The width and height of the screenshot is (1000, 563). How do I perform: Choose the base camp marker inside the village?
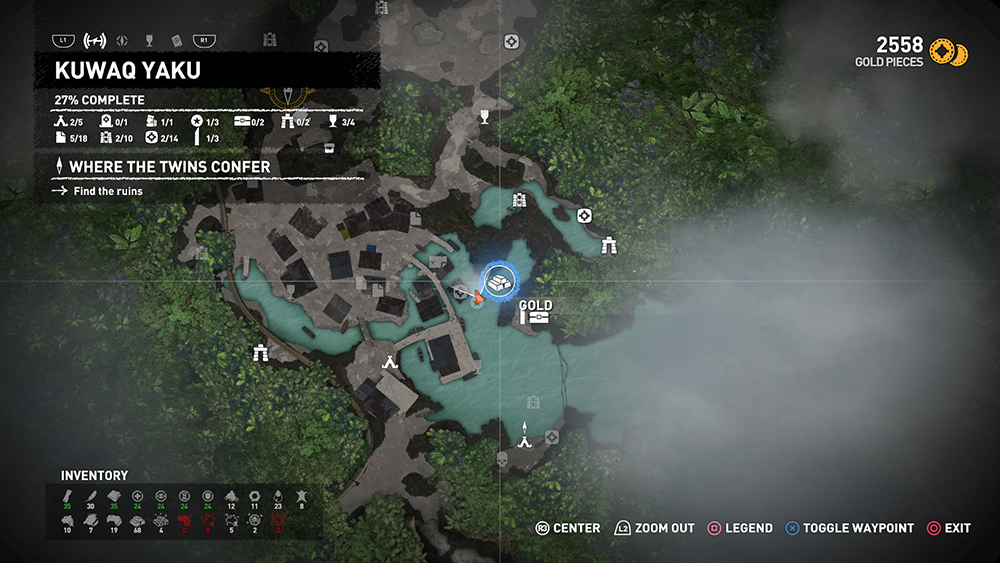pos(390,362)
